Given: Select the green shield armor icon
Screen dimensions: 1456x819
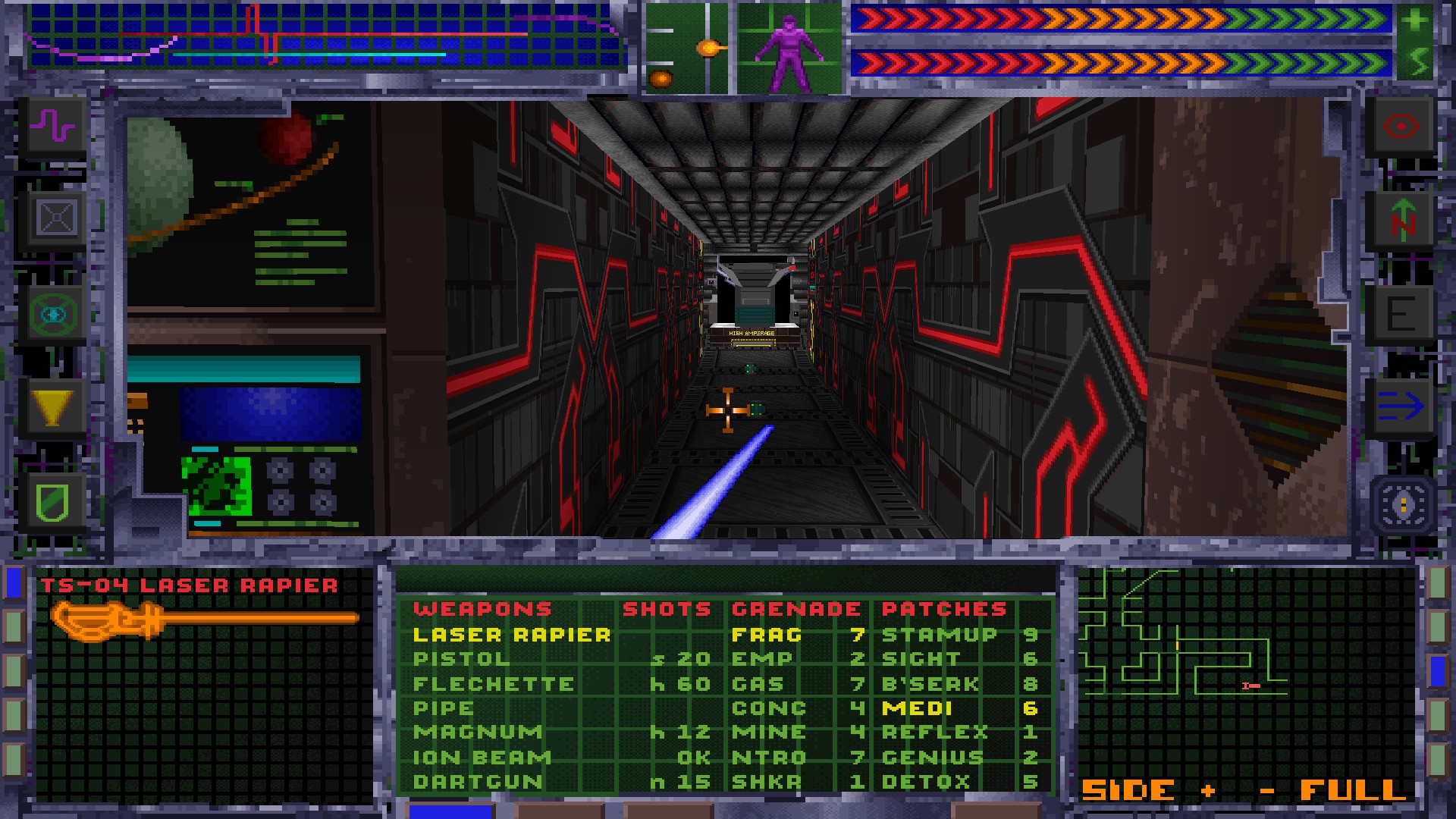Looking at the screenshot, I should pos(53,502).
